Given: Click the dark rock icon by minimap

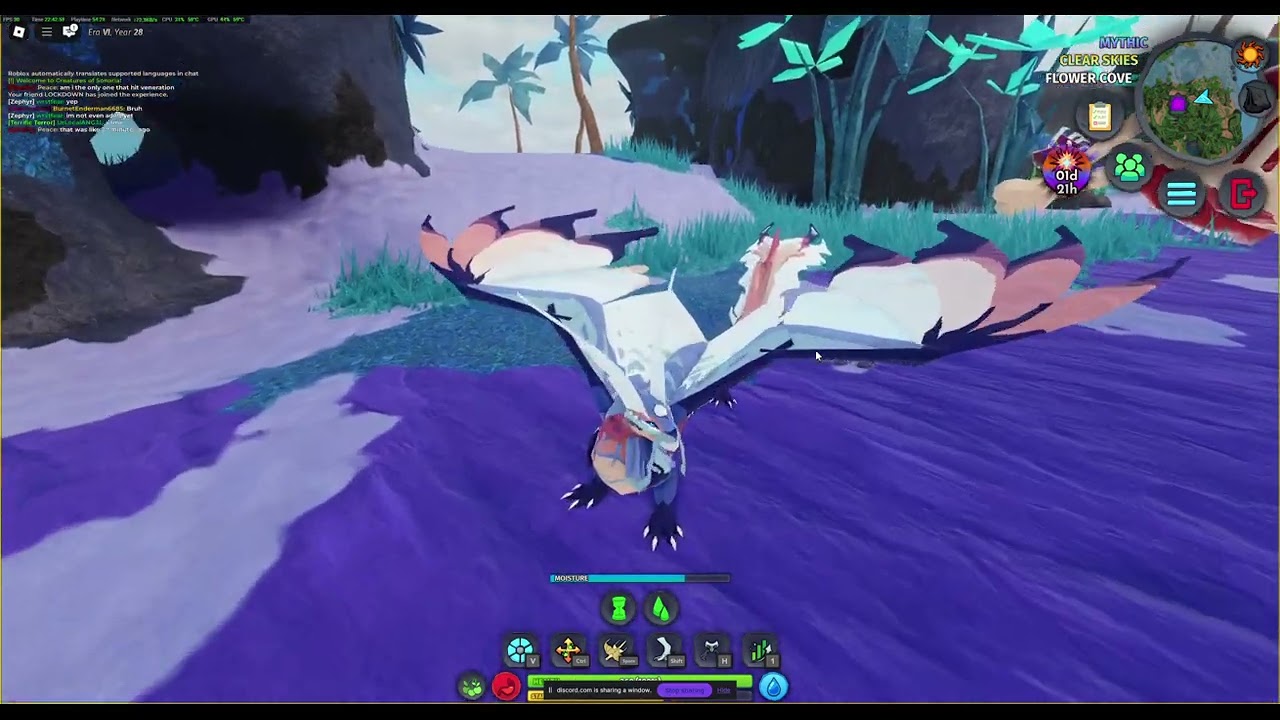Looking at the screenshot, I should (1256, 99).
